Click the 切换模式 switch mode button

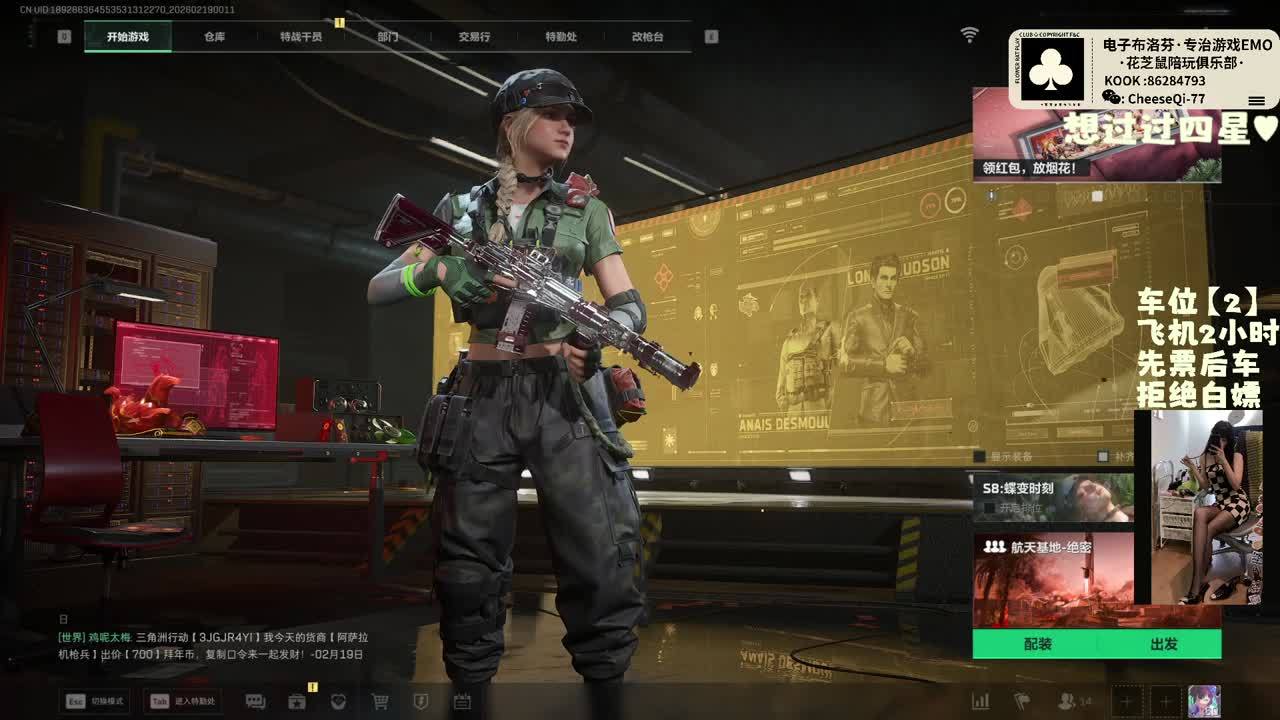(96, 701)
